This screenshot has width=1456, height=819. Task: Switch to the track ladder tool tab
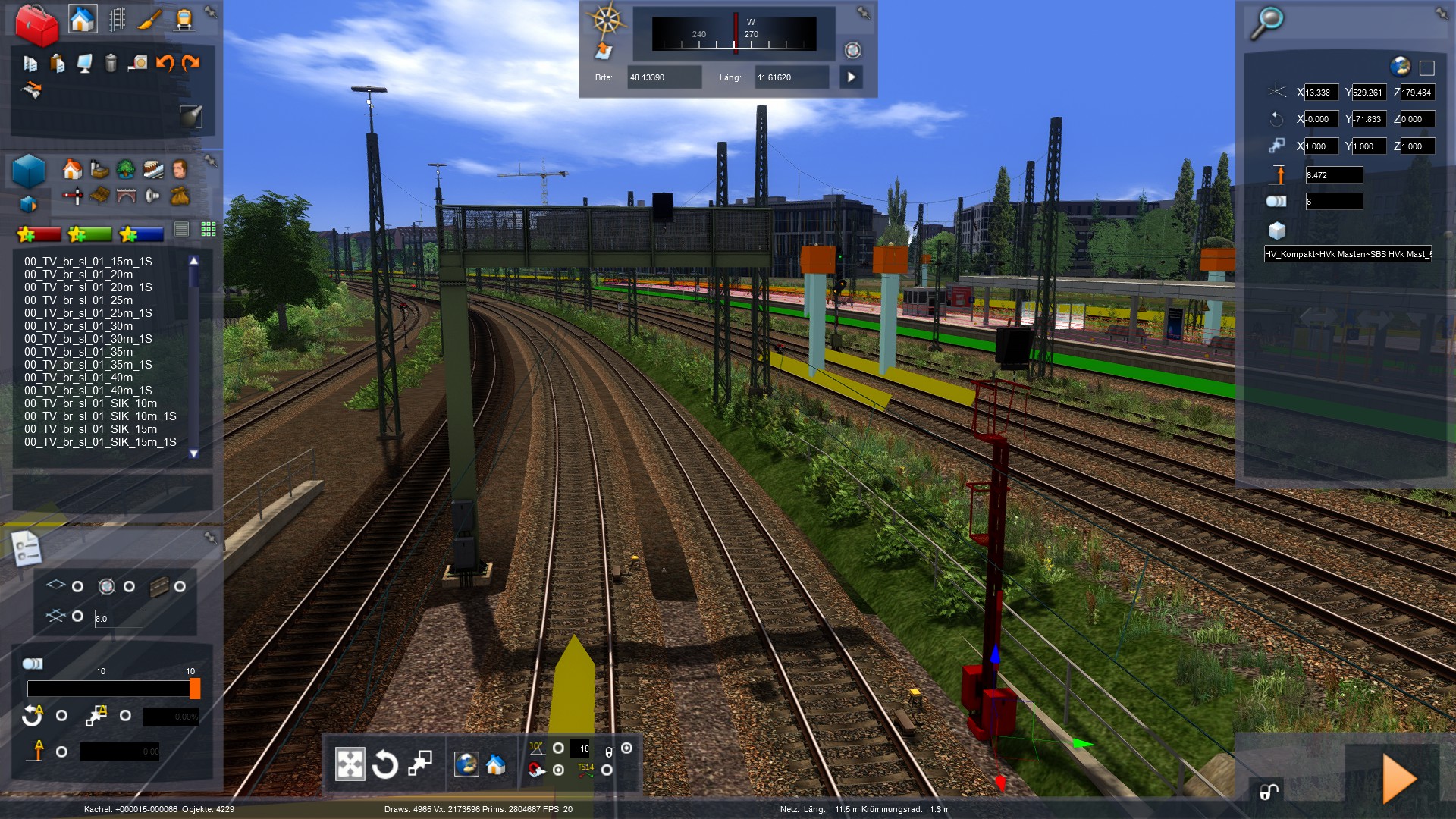pos(117,20)
